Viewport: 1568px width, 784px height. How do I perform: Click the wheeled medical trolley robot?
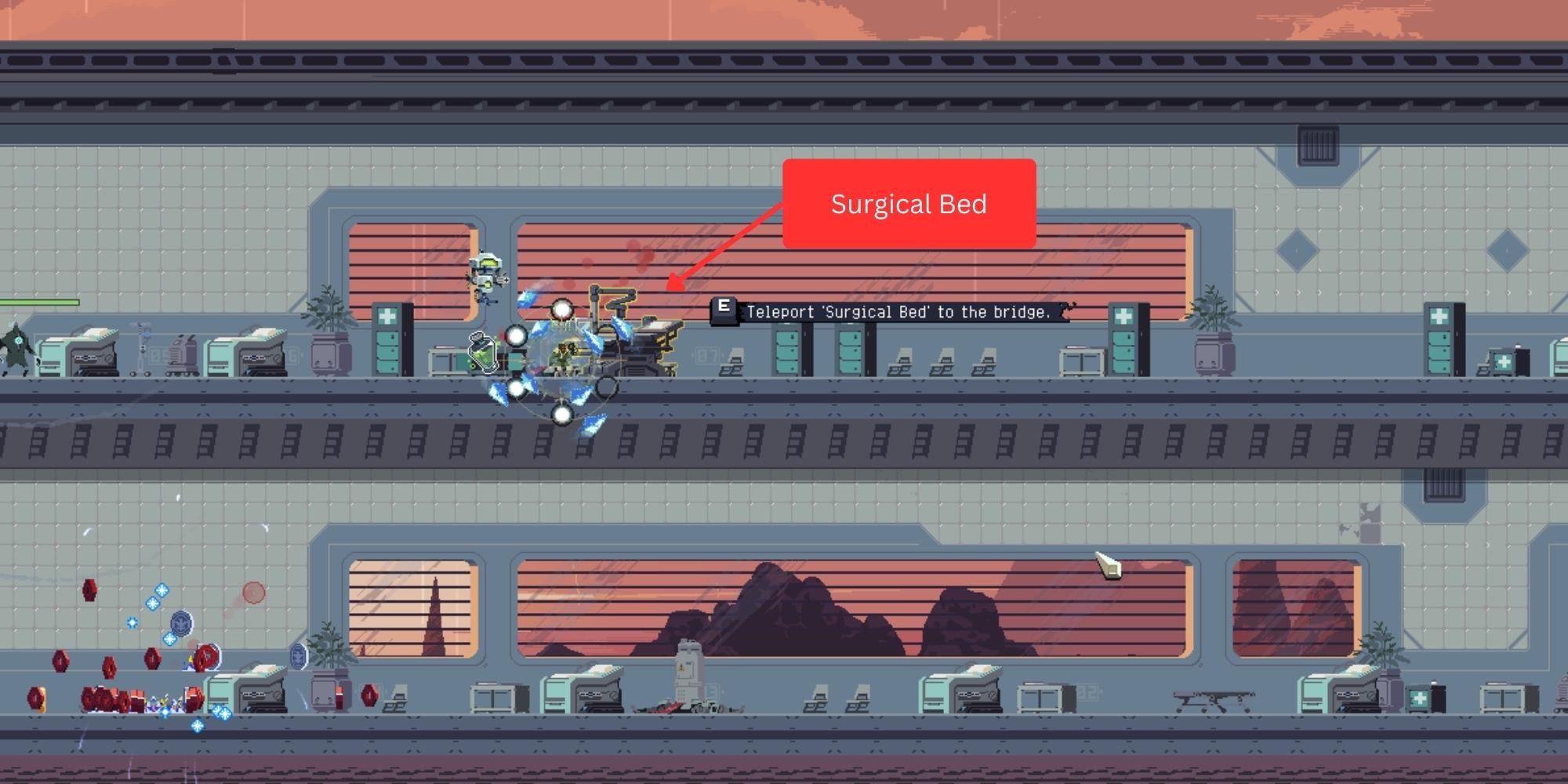pos(183,353)
